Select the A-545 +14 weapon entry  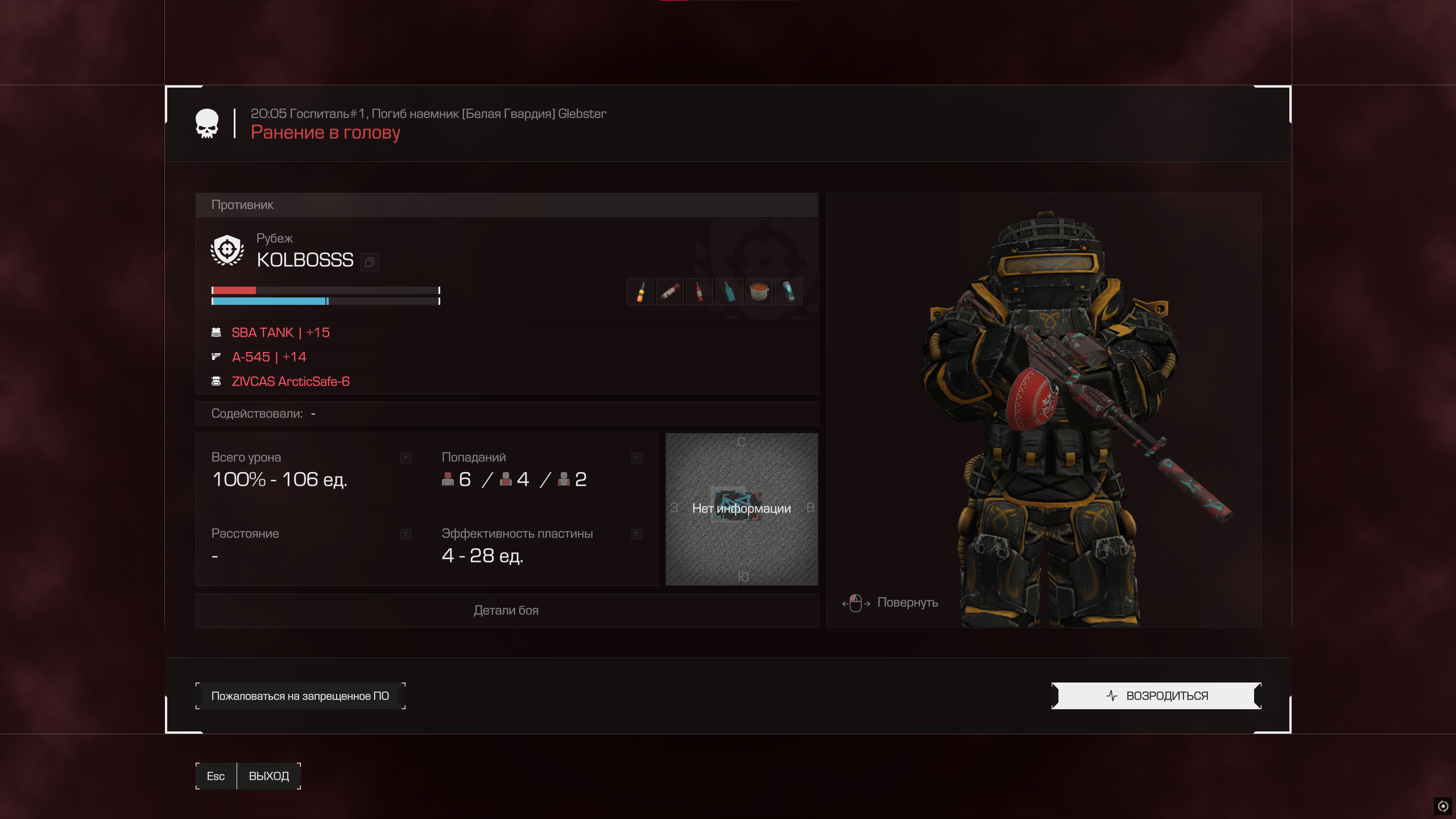point(269,357)
